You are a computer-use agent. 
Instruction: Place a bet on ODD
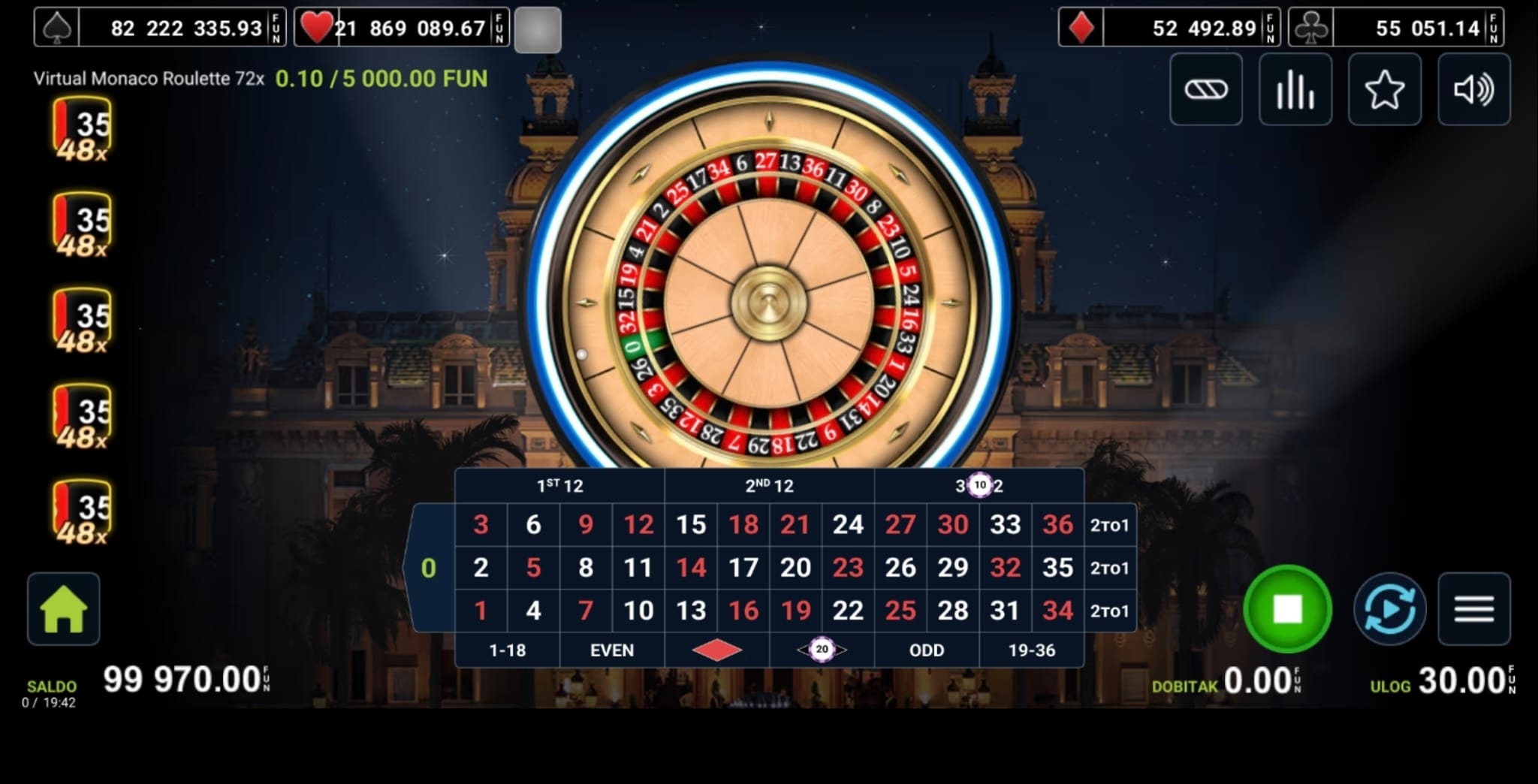click(927, 650)
